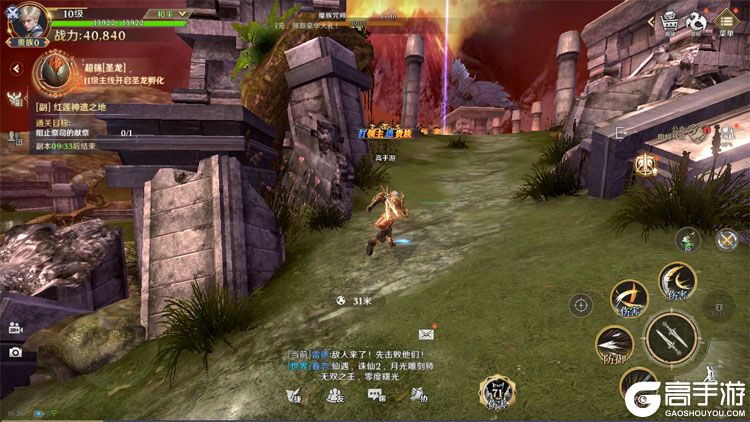Image resolution: width=750 pixels, height=422 pixels.
Task: Open the mail envelope notification
Action: (x=427, y=332)
